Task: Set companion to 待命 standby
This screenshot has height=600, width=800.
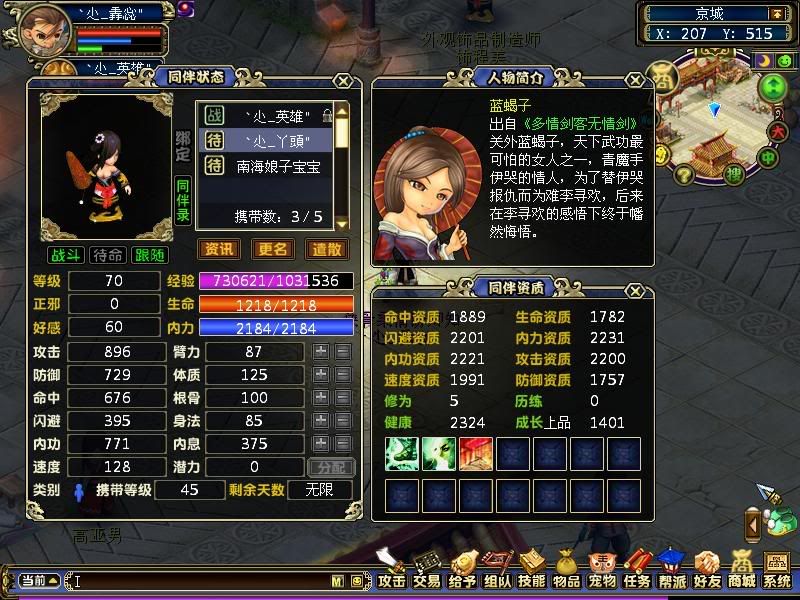Action: (107, 256)
